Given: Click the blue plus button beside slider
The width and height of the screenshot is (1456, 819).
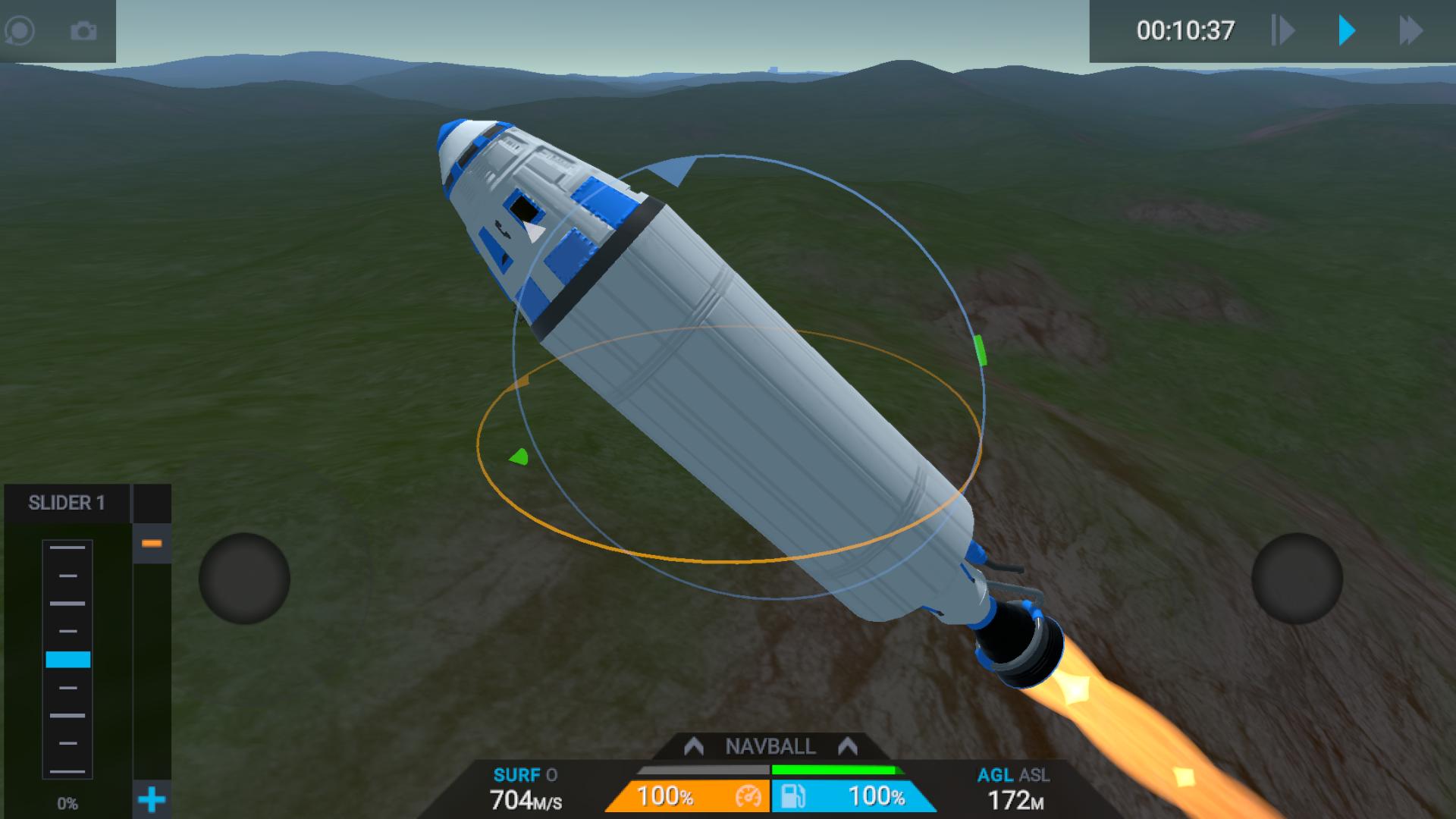Looking at the screenshot, I should (152, 799).
